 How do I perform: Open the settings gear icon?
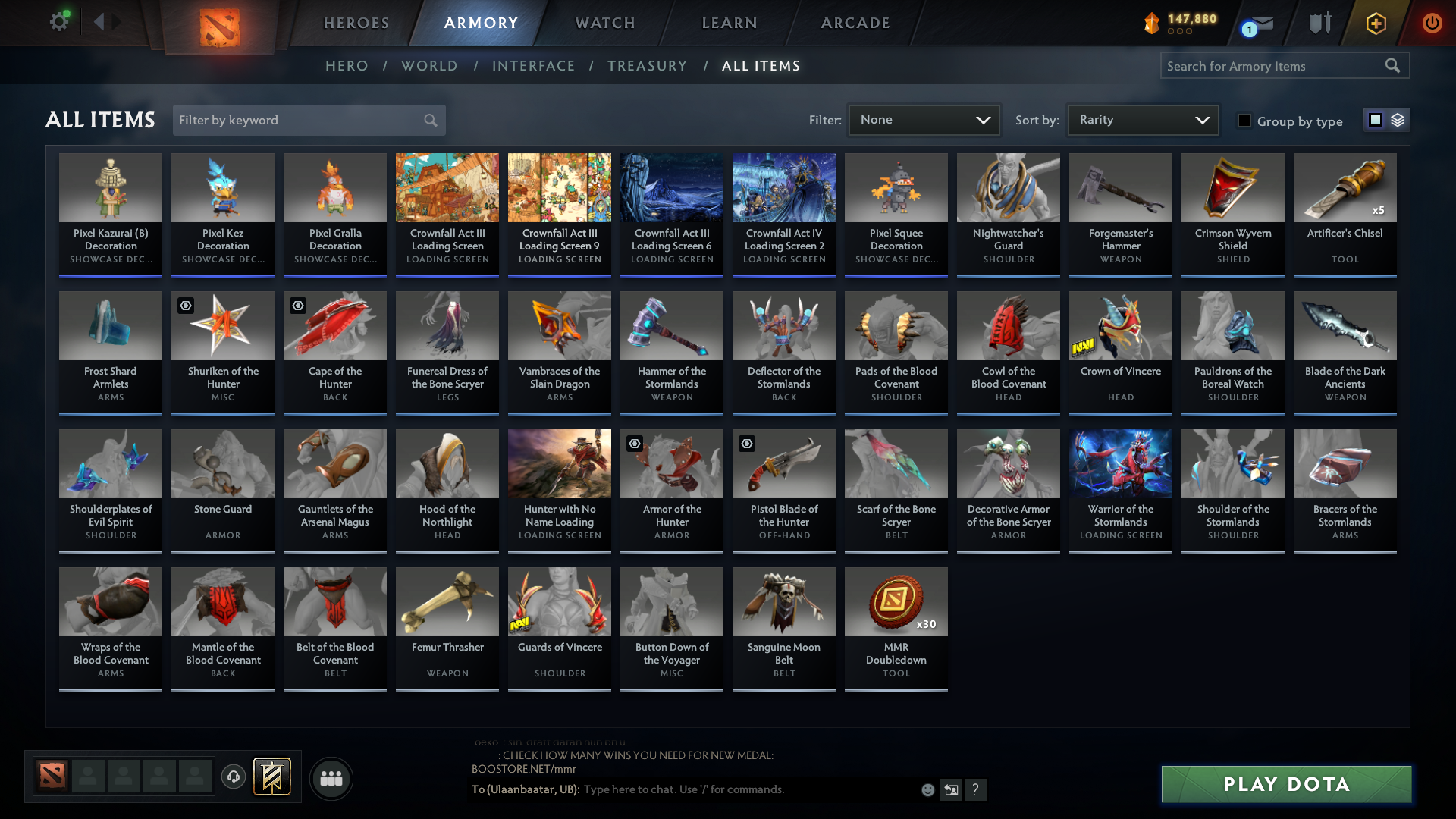click(x=59, y=22)
